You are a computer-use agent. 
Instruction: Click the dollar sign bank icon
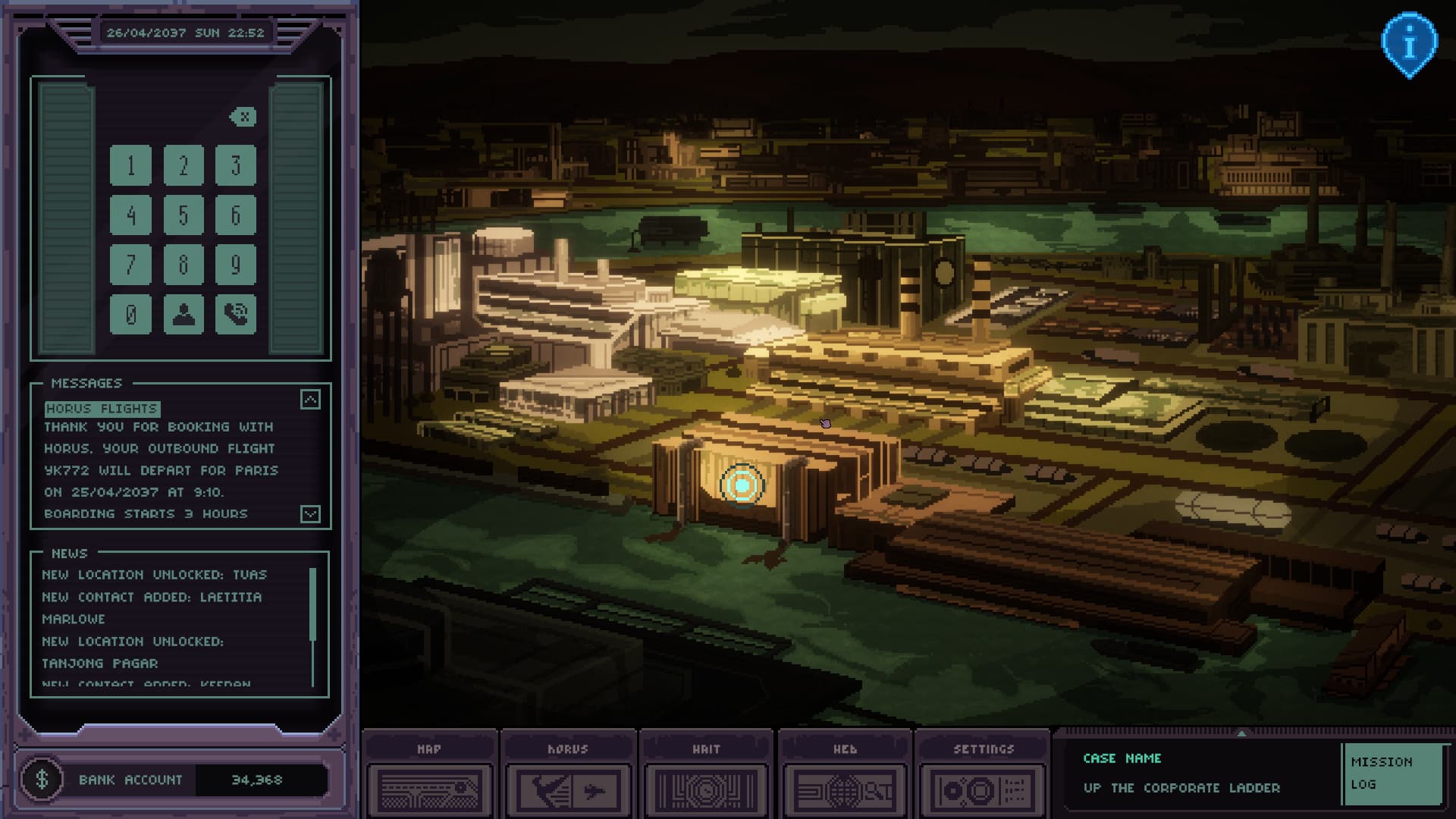(x=42, y=779)
